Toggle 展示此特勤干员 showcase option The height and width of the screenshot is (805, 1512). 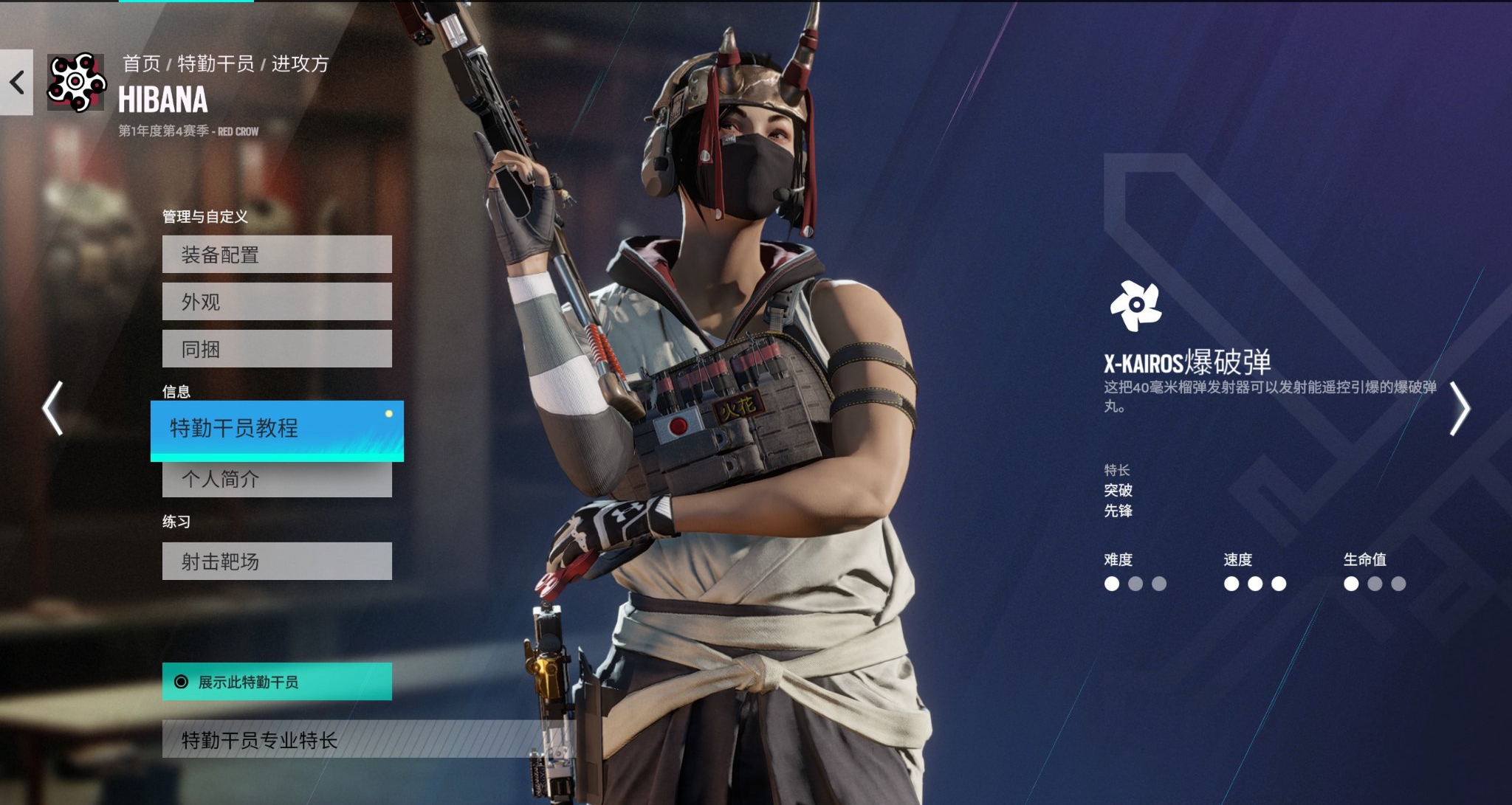click(277, 682)
